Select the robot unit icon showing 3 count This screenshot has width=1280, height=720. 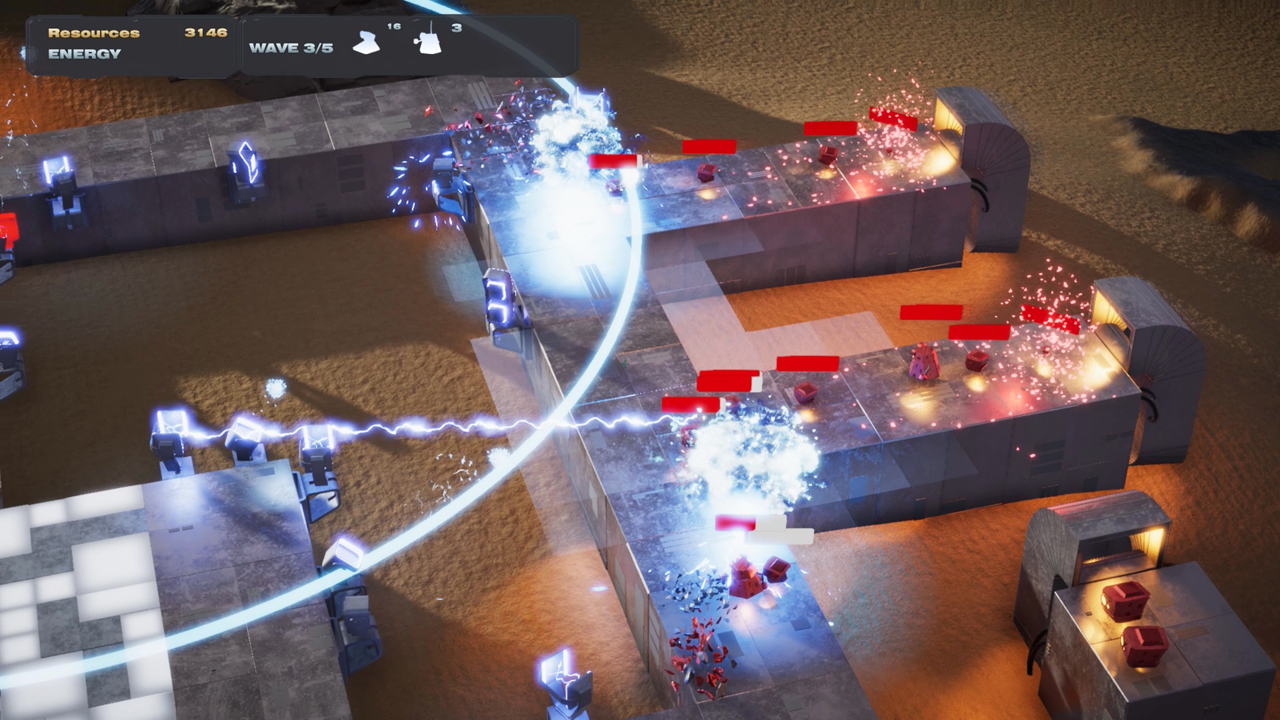(x=430, y=40)
